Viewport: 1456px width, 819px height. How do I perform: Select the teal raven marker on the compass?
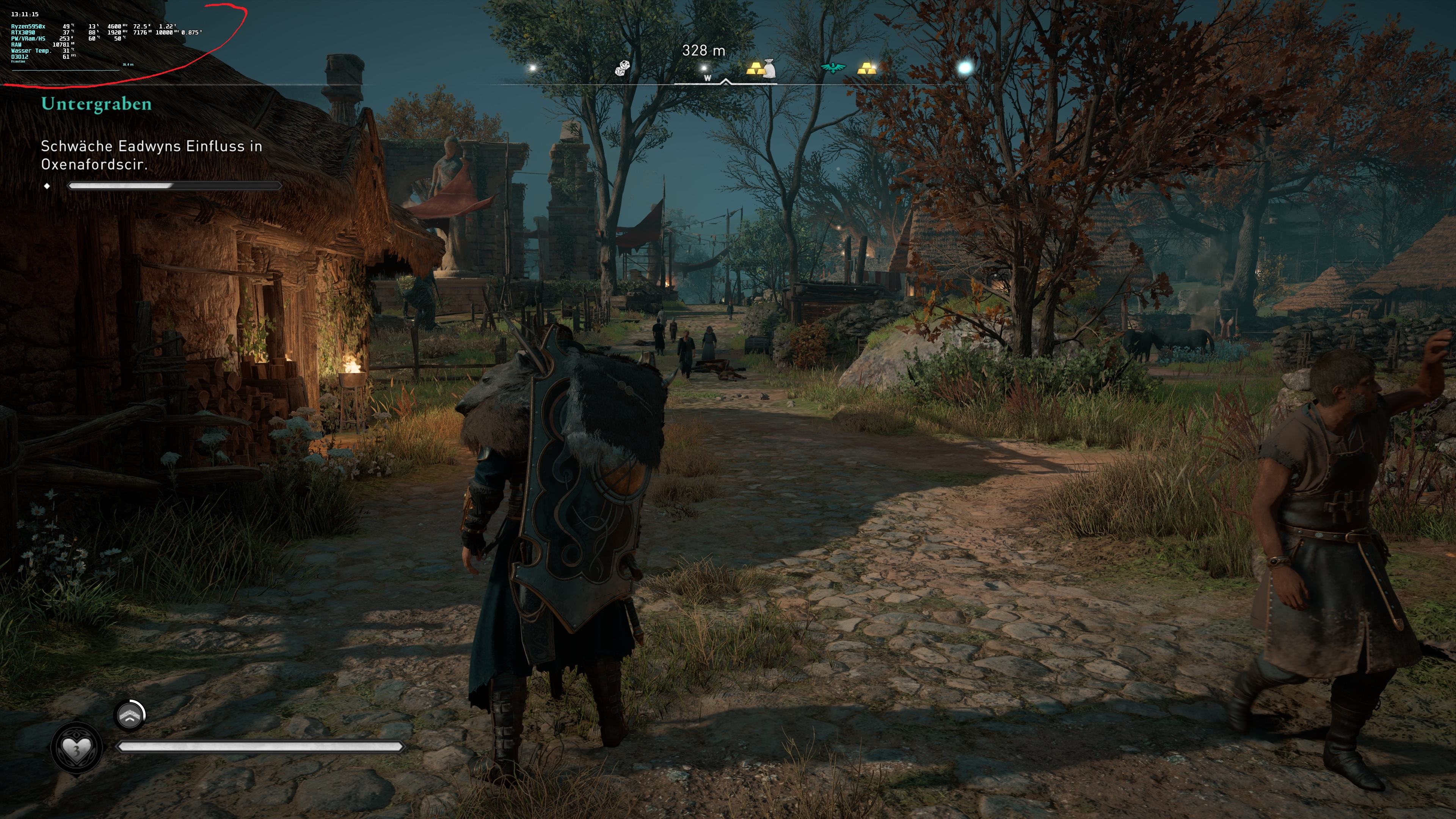[x=833, y=68]
